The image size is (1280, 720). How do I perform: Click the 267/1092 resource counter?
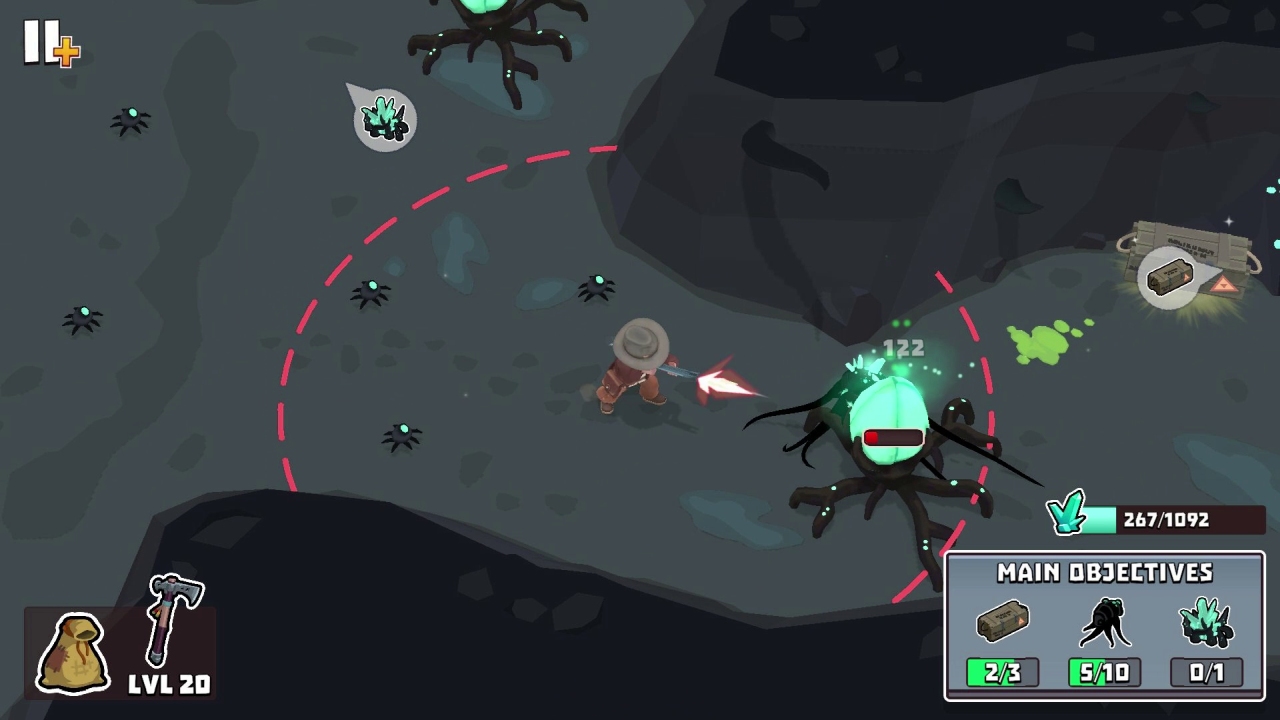pos(1166,519)
